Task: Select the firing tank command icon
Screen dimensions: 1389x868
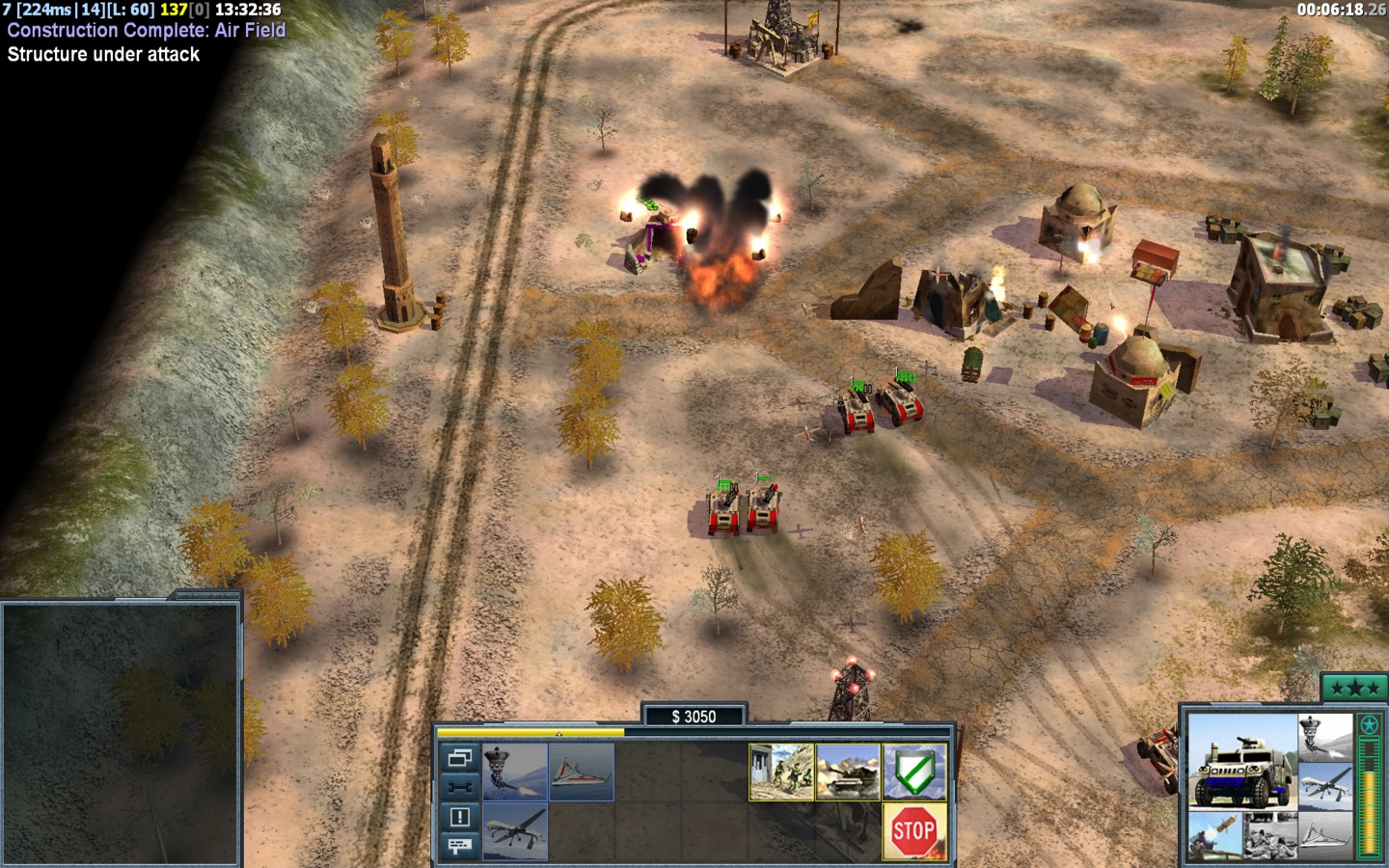Action: (x=848, y=772)
